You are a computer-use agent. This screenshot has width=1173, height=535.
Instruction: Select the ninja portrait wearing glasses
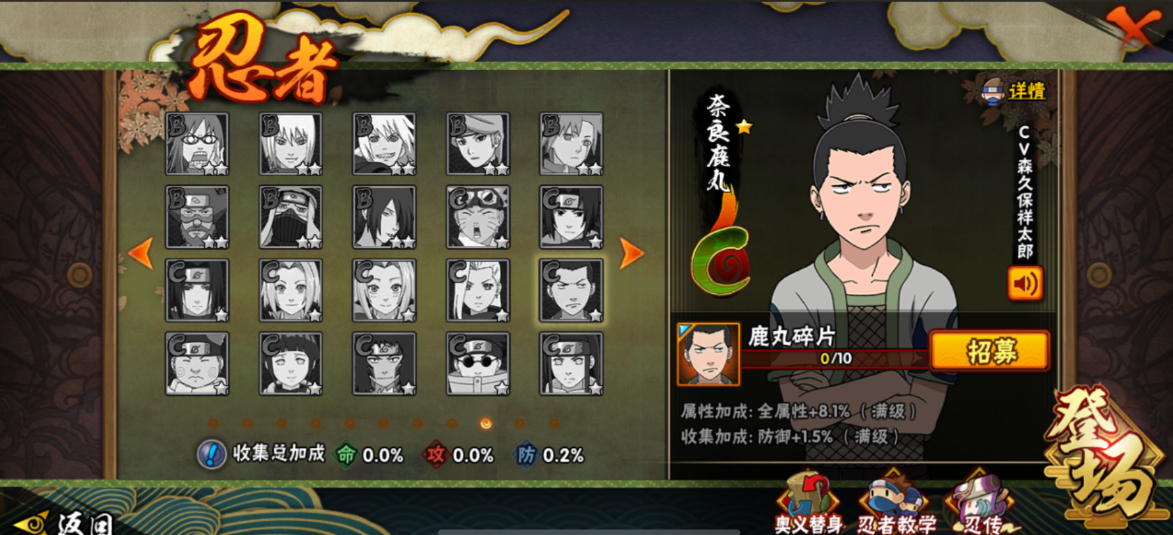click(x=197, y=144)
